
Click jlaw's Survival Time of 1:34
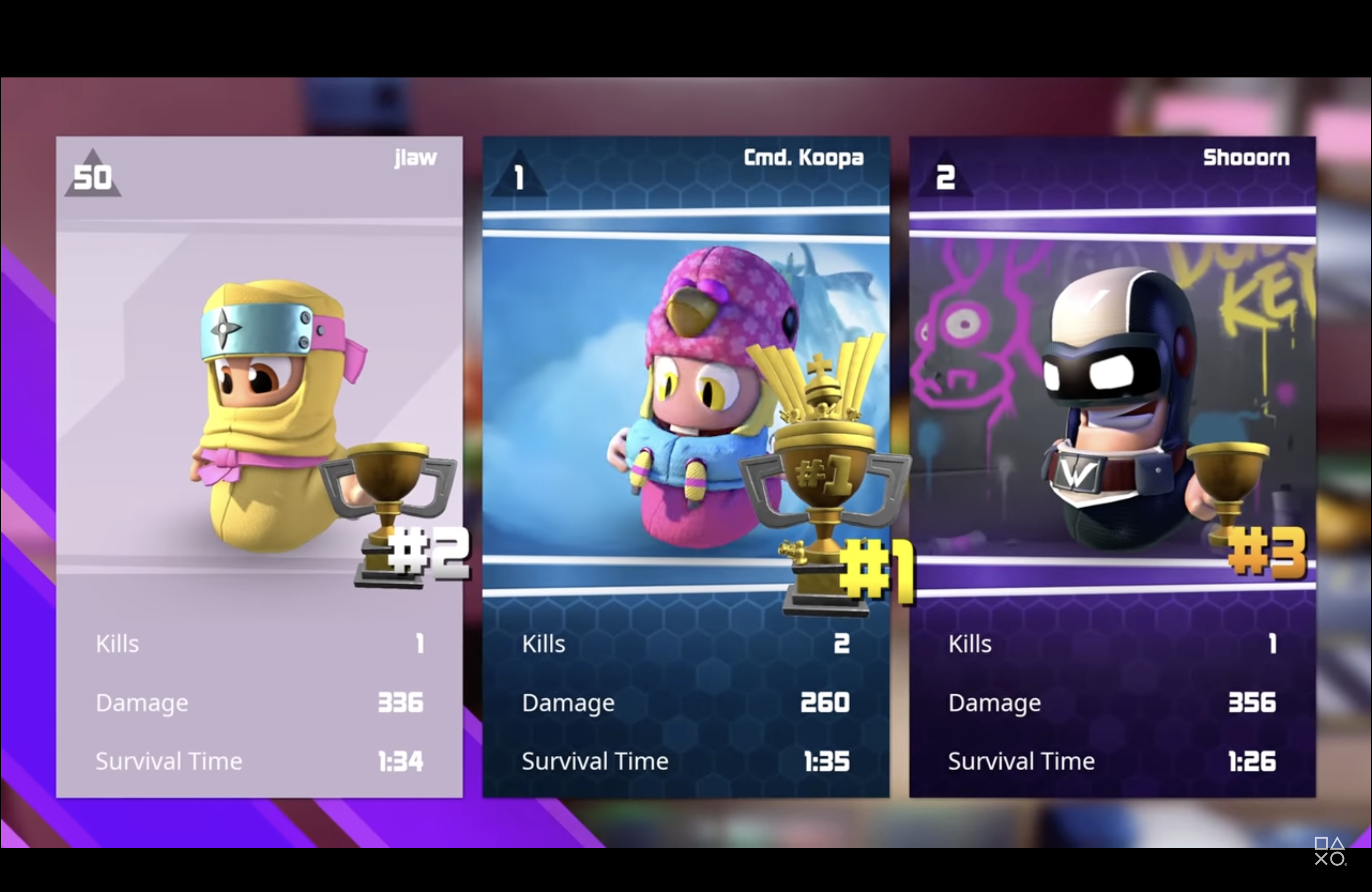(x=401, y=760)
